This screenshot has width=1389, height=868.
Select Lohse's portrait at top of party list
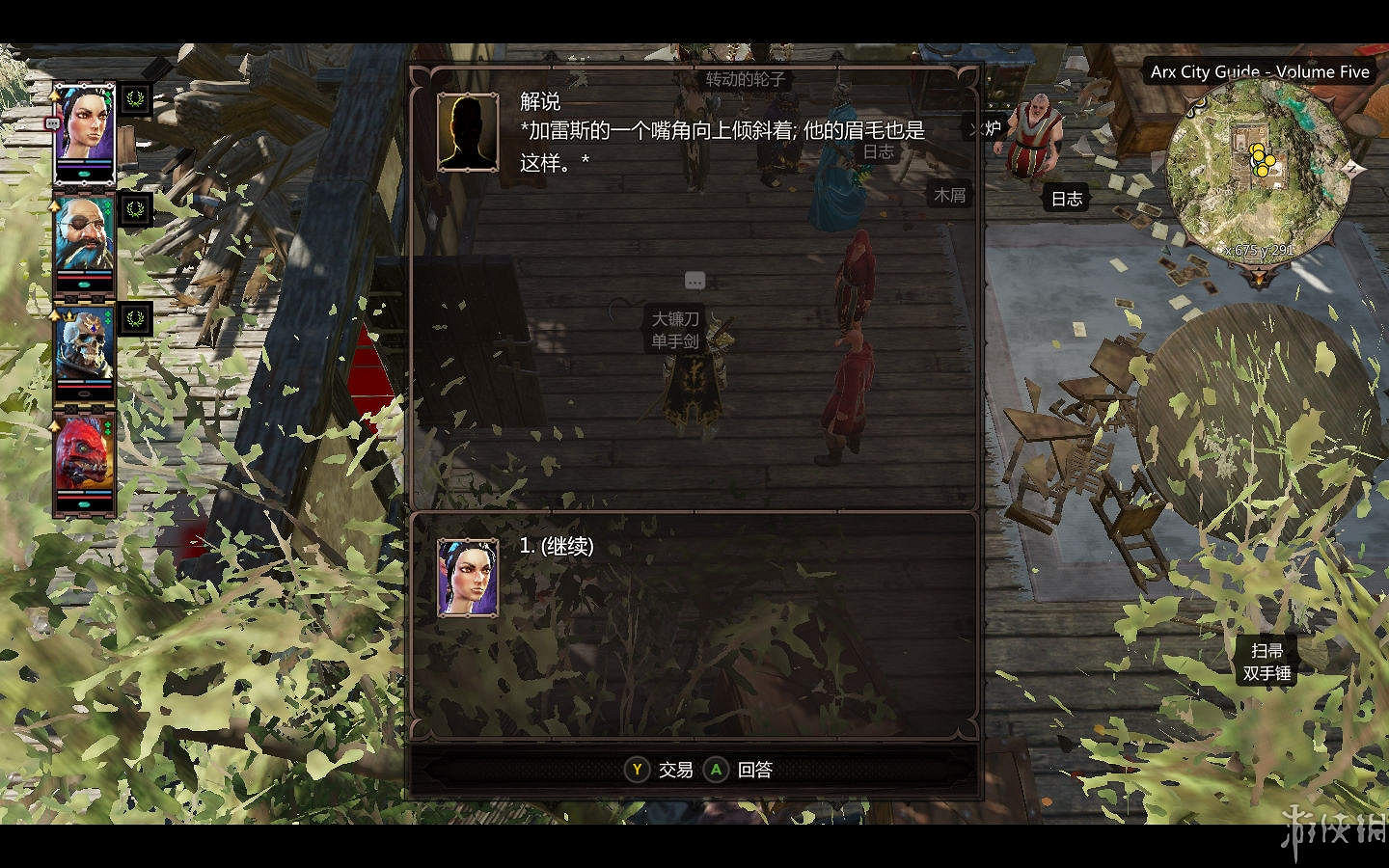pyautogui.click(x=85, y=125)
